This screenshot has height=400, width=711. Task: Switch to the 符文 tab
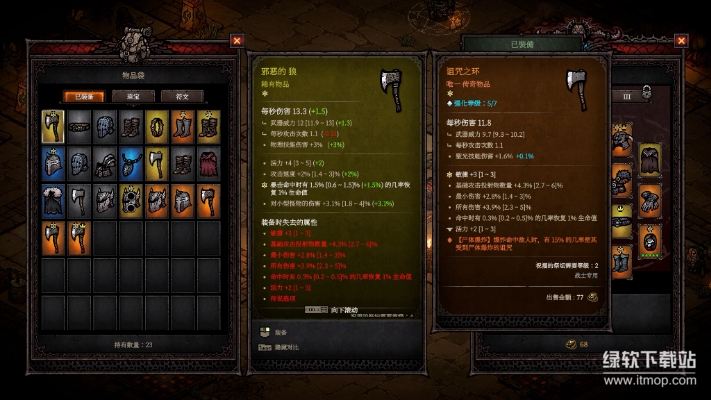click(181, 96)
